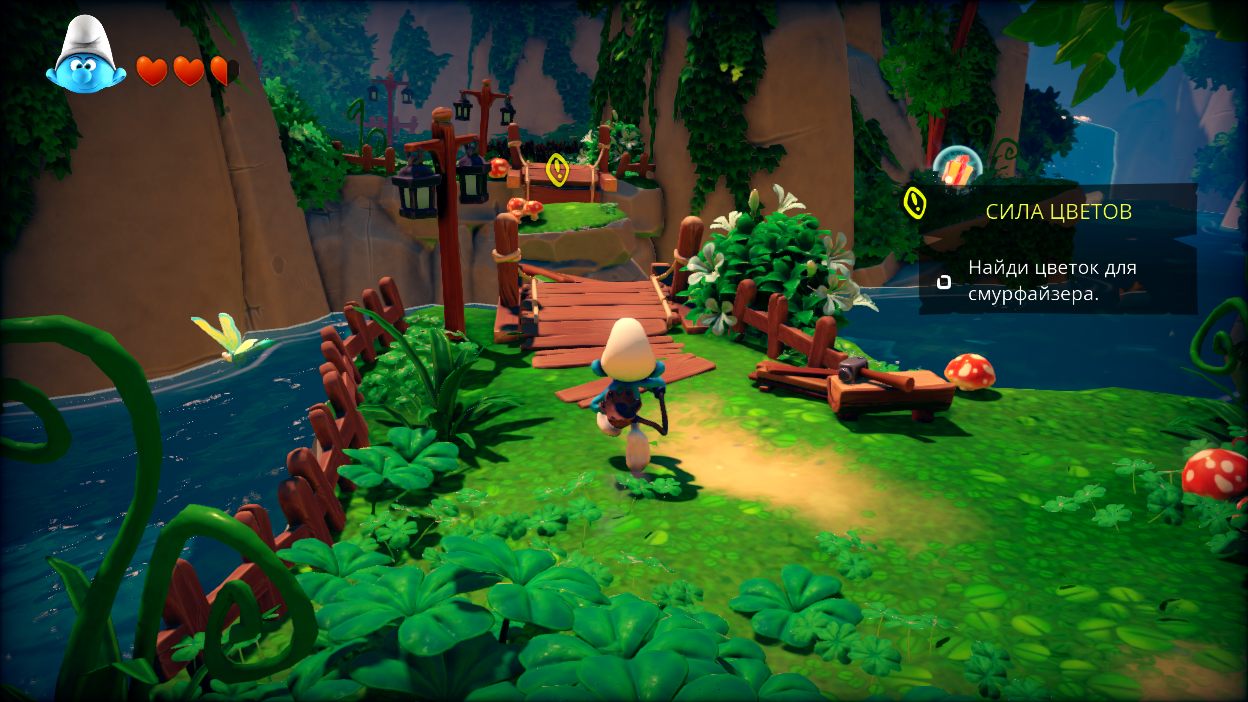
Task: Click the Smurf portrait icon
Action: pos(84,57)
